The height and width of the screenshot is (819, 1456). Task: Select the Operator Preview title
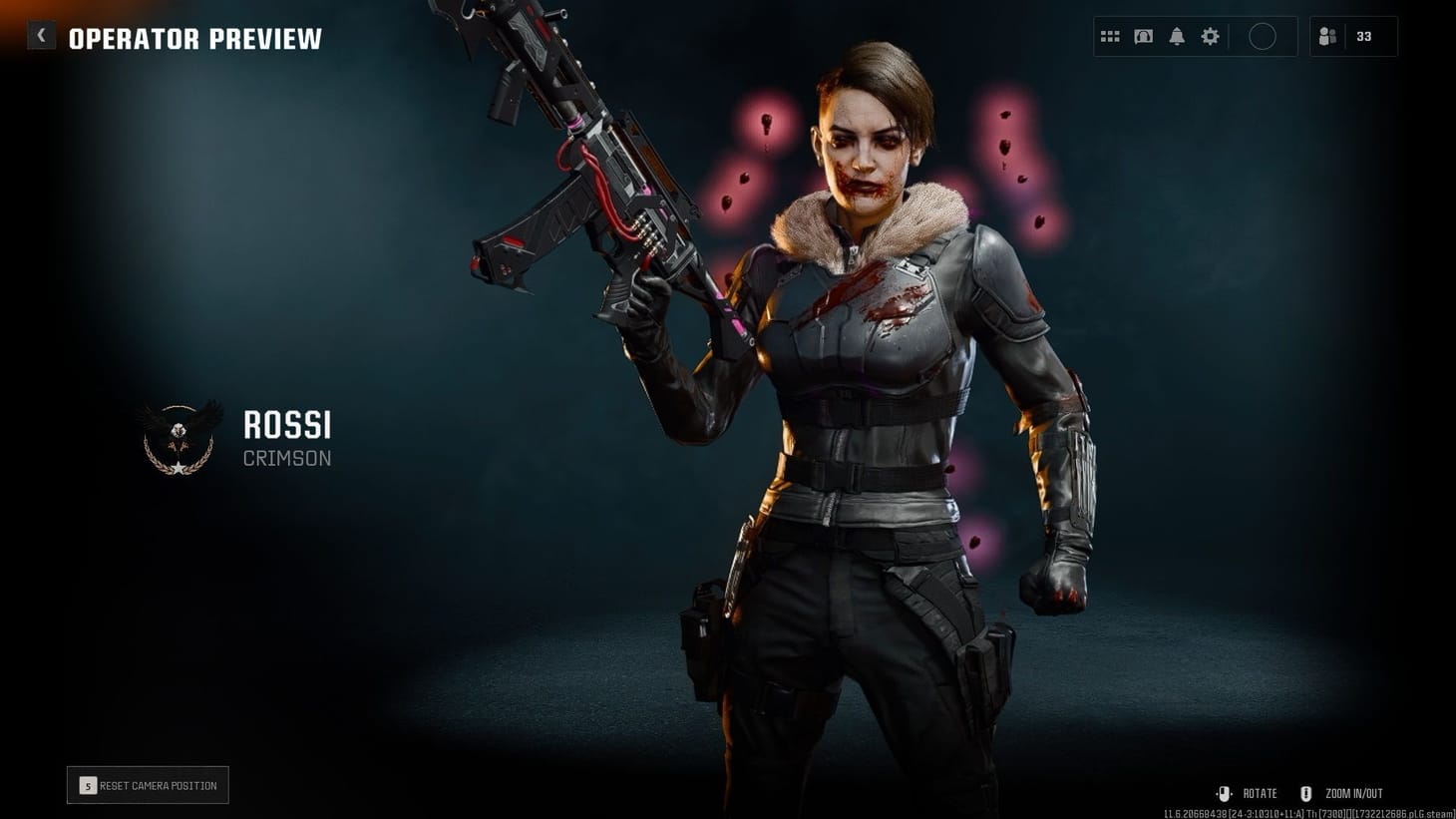pos(195,40)
